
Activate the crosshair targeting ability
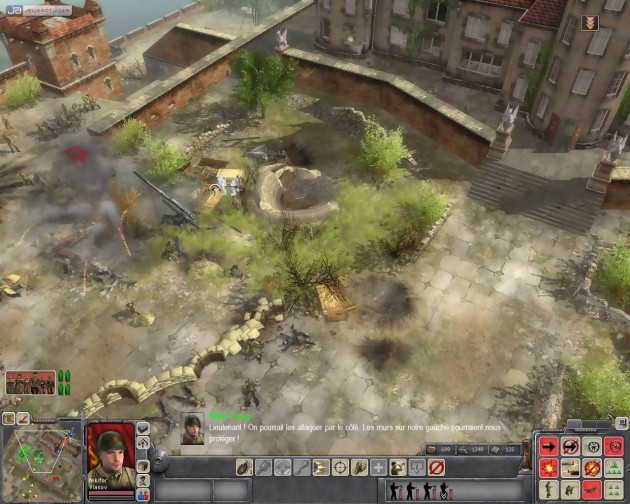(x=340, y=467)
